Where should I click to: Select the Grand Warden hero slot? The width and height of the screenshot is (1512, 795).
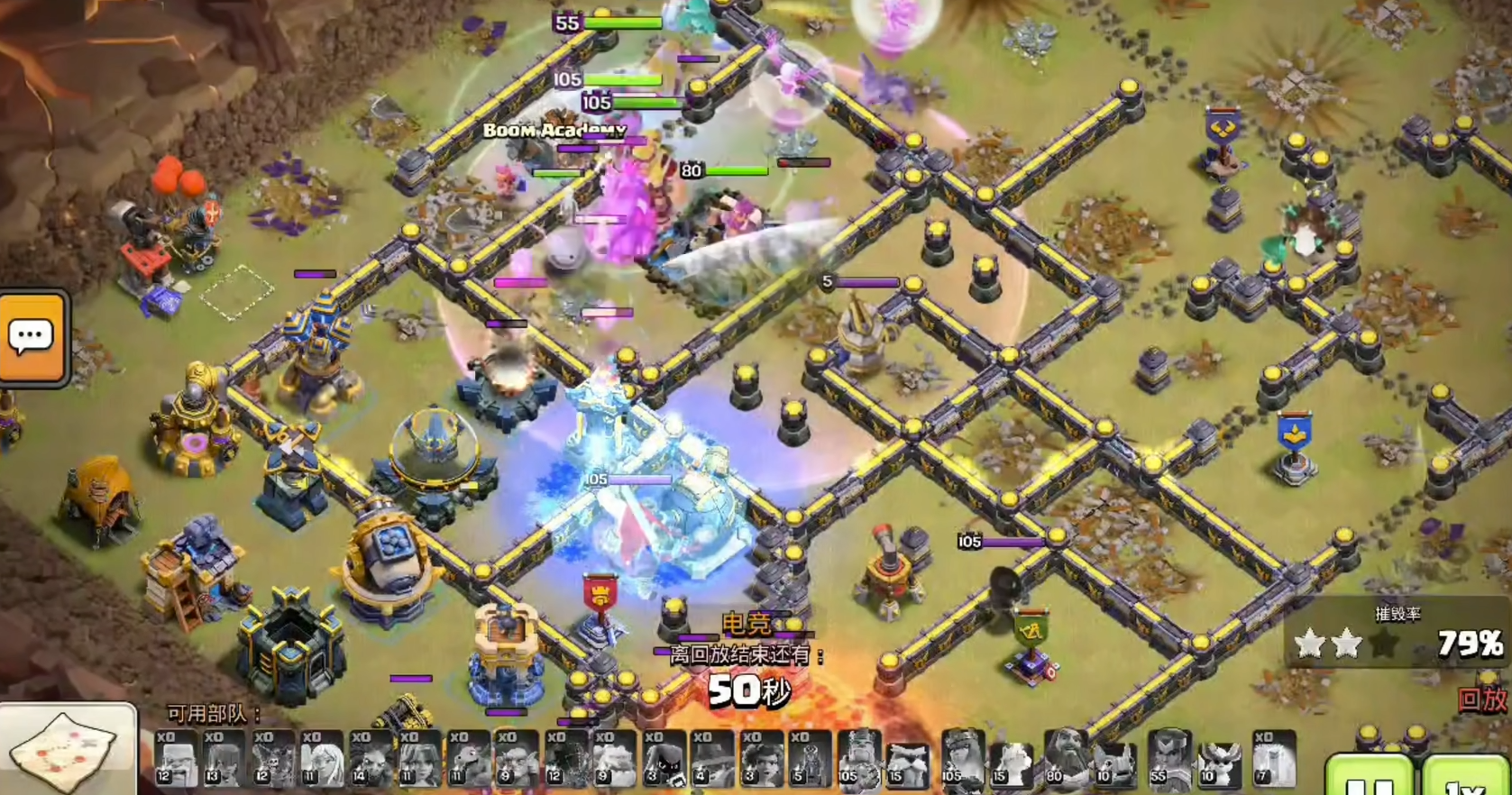pyautogui.click(x=1065, y=758)
